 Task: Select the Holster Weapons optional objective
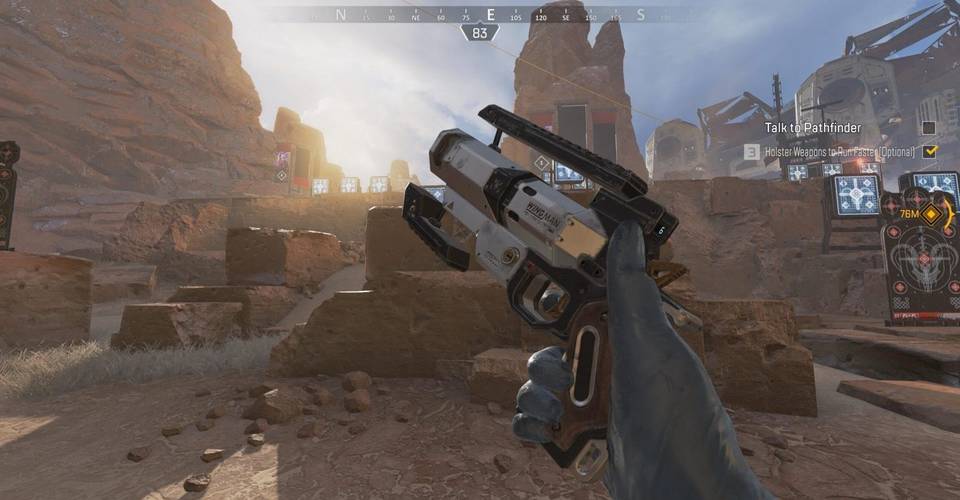point(837,151)
